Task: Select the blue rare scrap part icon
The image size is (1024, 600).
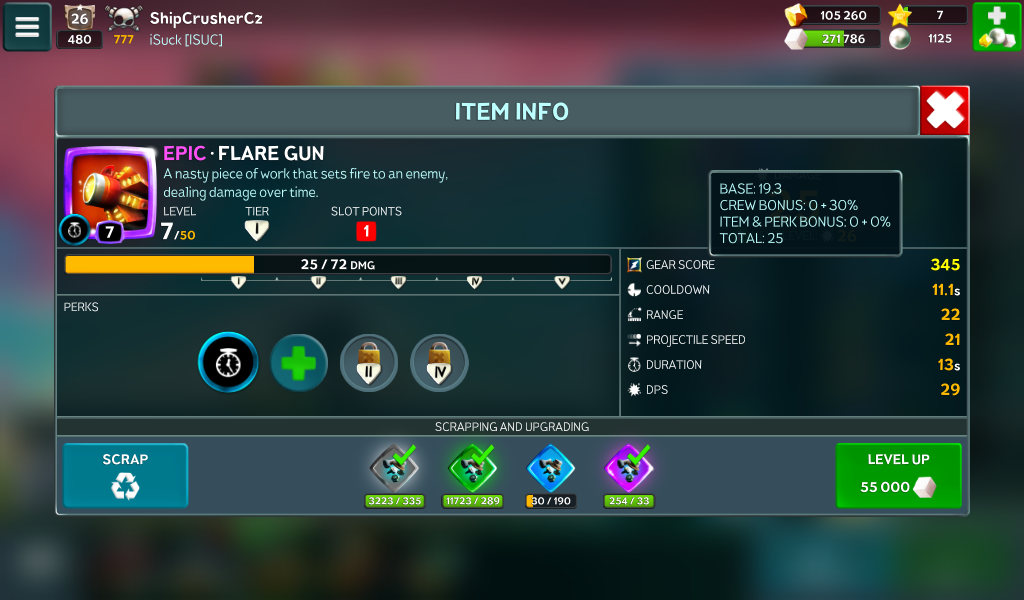Action: [x=551, y=467]
